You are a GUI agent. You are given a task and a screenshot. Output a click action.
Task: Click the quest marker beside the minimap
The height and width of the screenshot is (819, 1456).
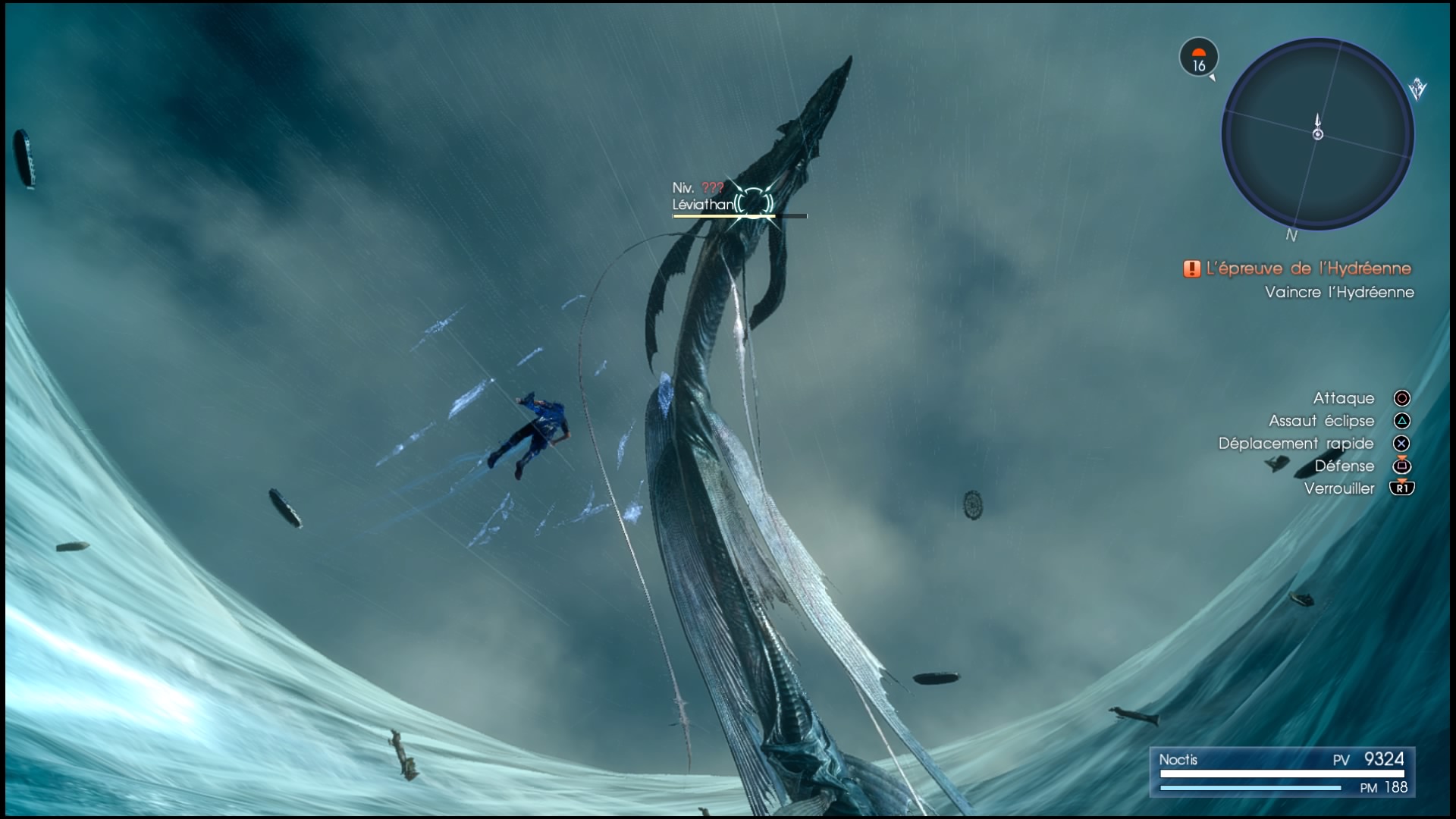coord(1417,90)
